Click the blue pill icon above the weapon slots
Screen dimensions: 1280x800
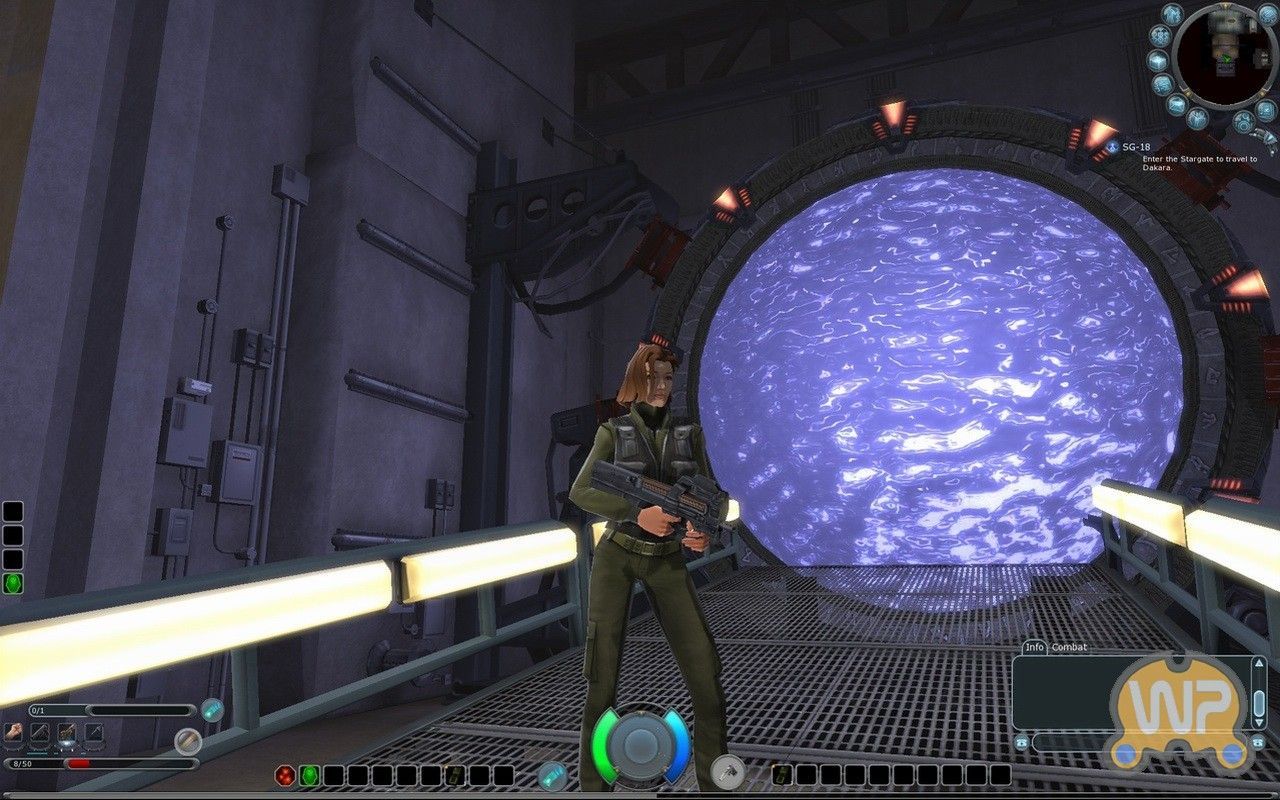pos(212,710)
